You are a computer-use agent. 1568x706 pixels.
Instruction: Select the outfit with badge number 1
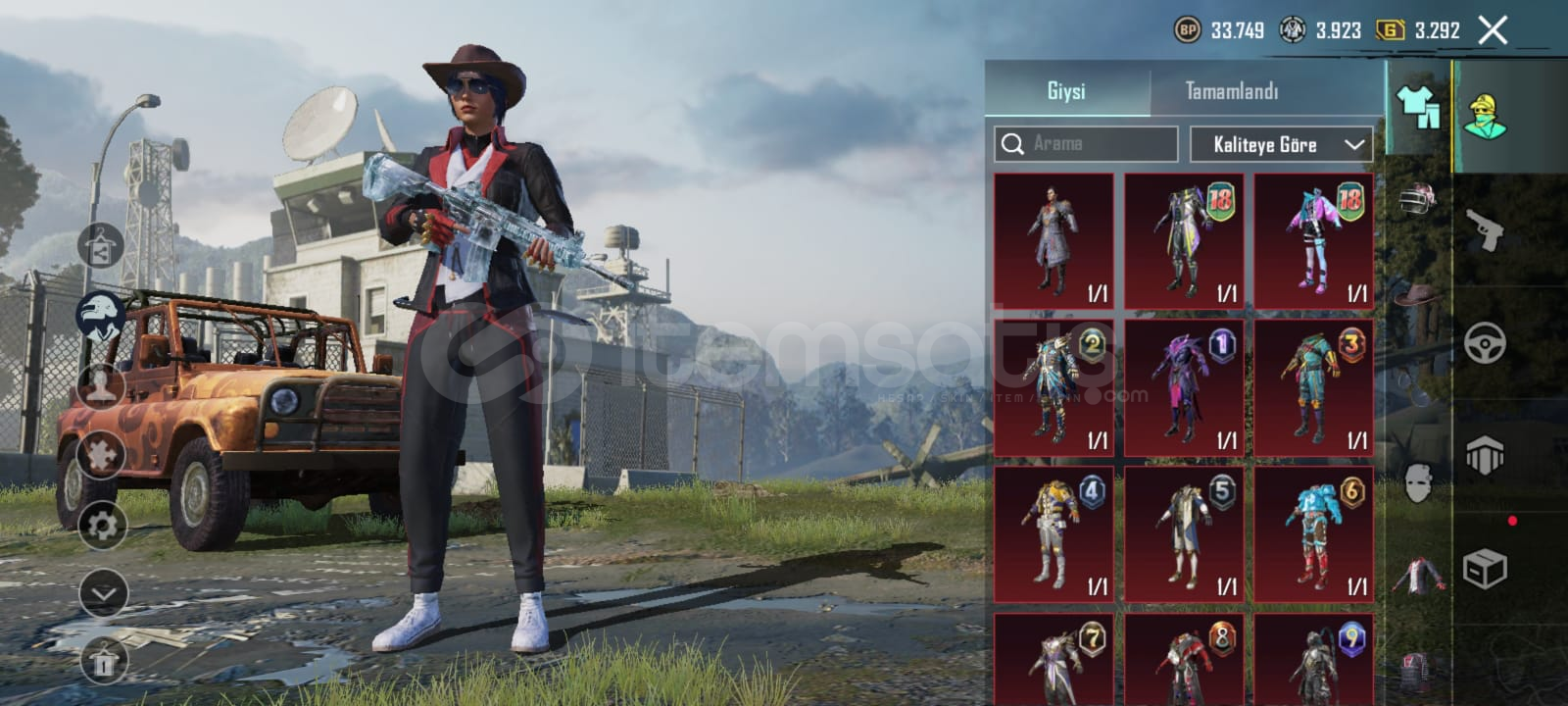(x=1184, y=387)
